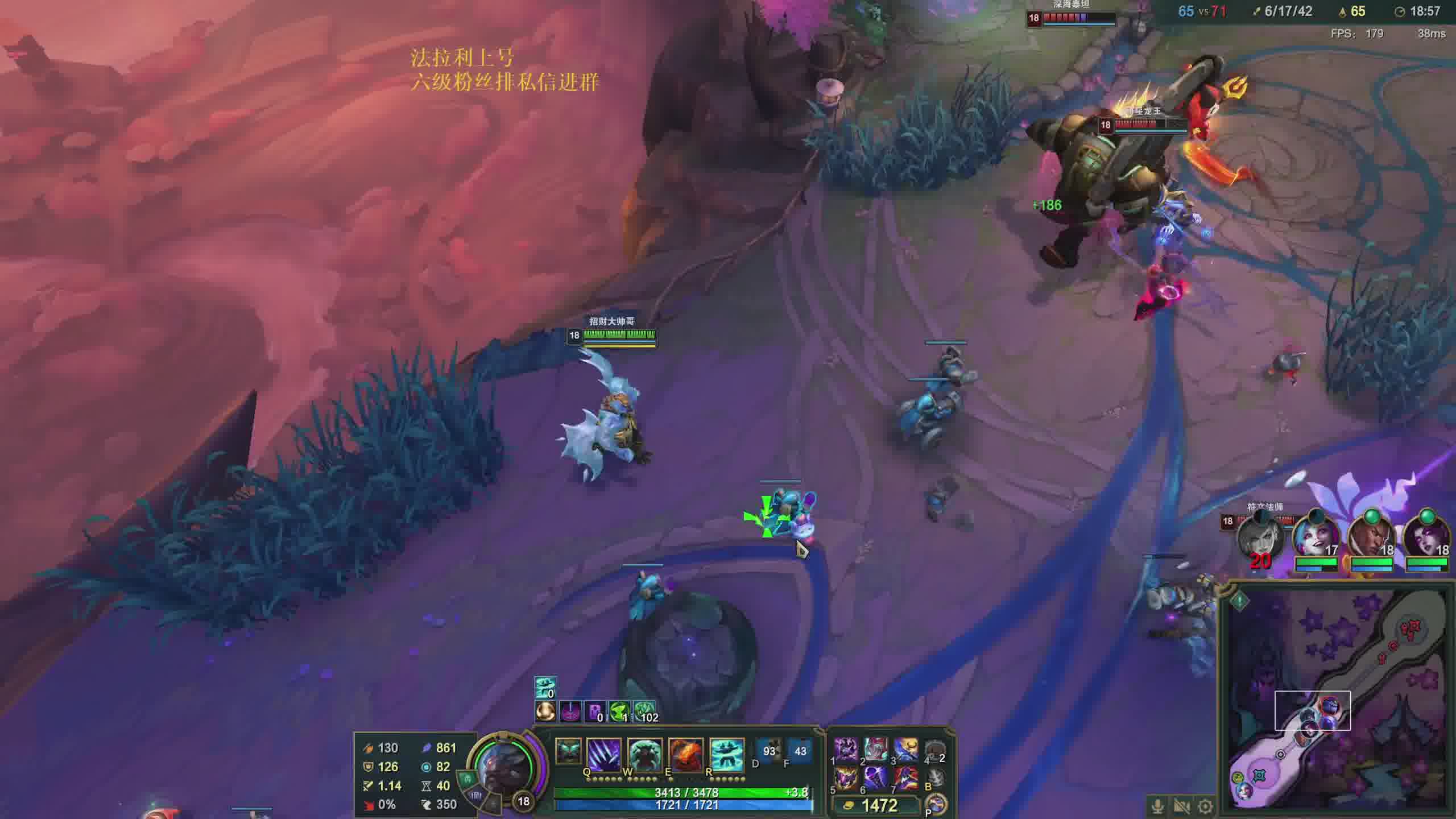1456x819 pixels.
Task: Select the passive ability icon
Action: pos(568,751)
